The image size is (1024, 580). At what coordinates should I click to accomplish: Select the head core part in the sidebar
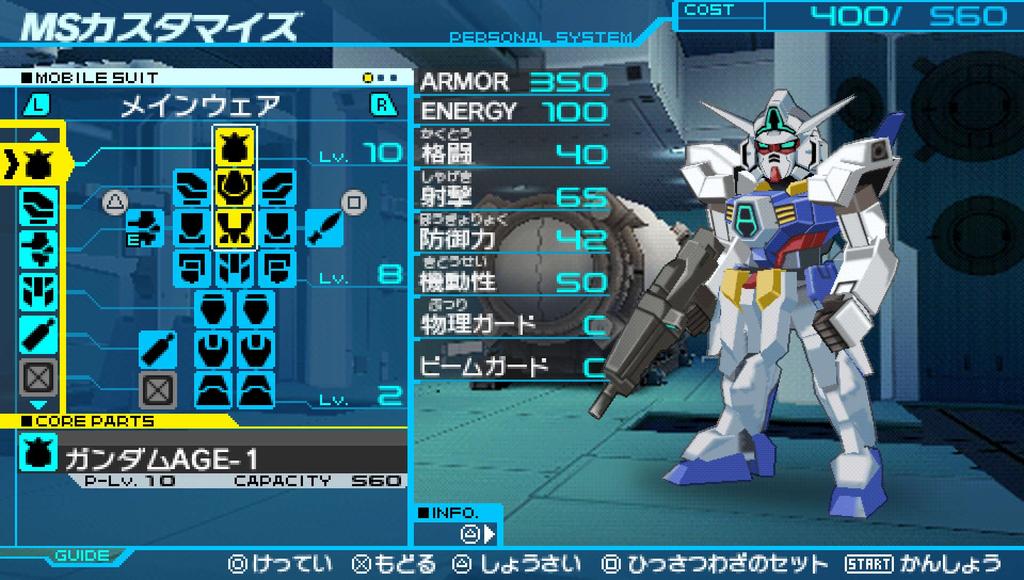(x=37, y=158)
